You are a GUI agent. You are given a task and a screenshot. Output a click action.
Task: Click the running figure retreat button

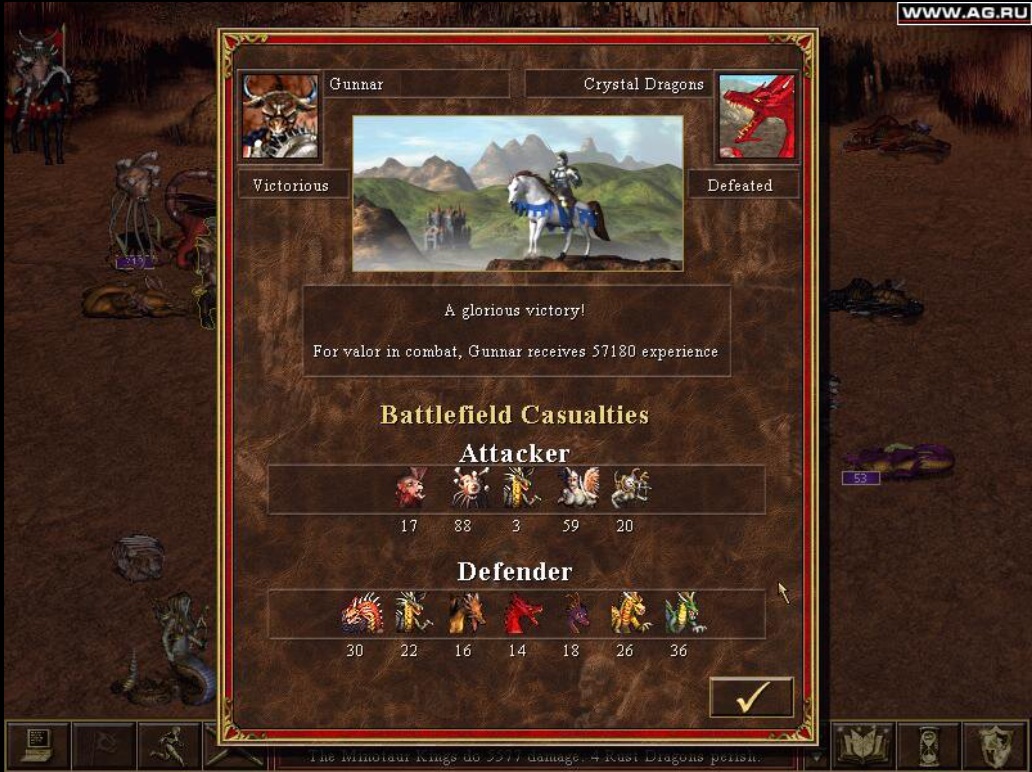(x=169, y=745)
